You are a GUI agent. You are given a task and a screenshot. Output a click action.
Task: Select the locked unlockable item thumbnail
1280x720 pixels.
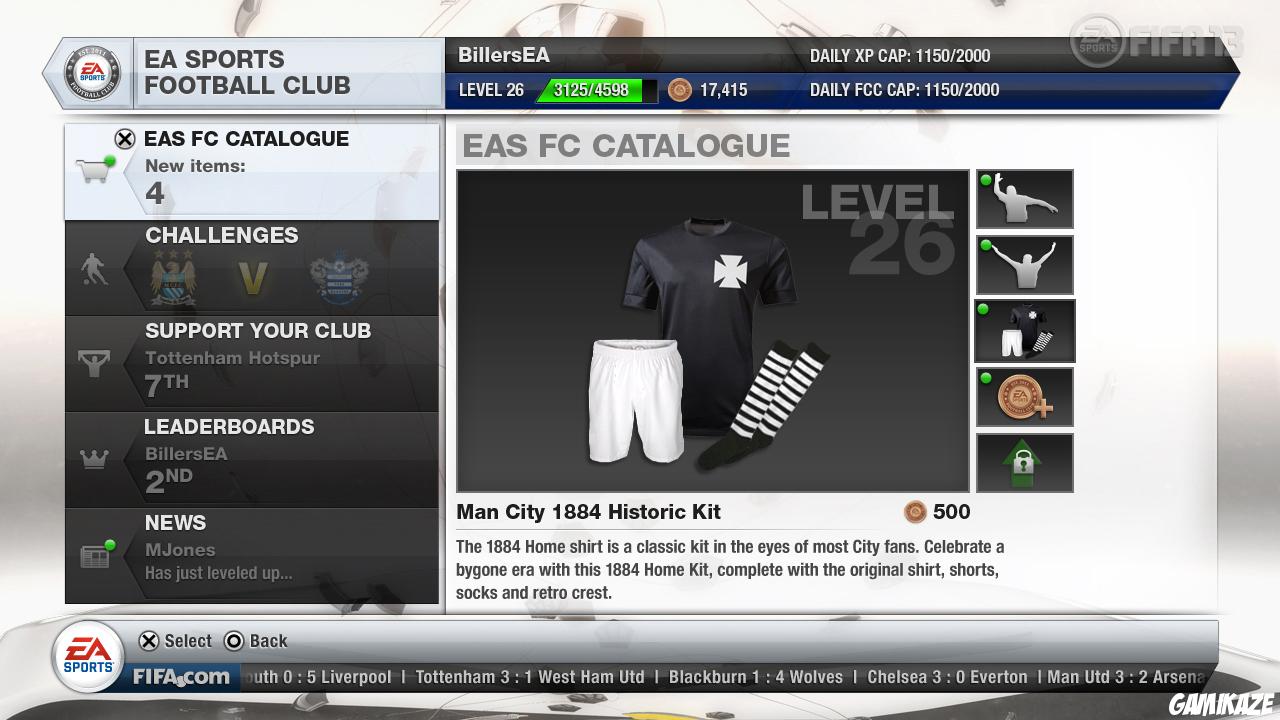pyautogui.click(x=1024, y=462)
